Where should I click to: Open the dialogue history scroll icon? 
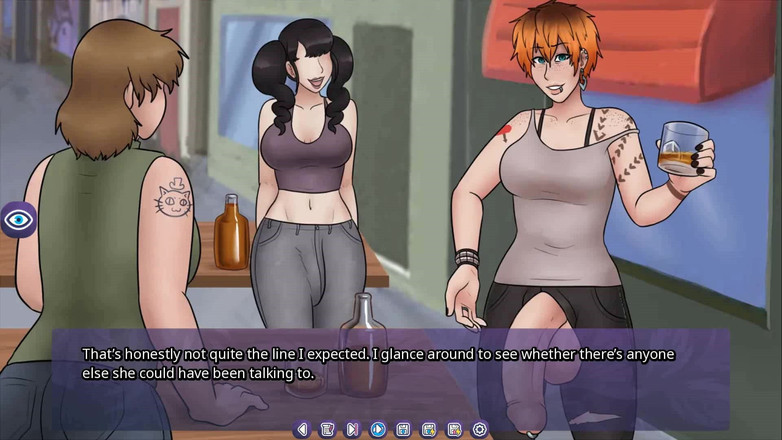[327, 429]
